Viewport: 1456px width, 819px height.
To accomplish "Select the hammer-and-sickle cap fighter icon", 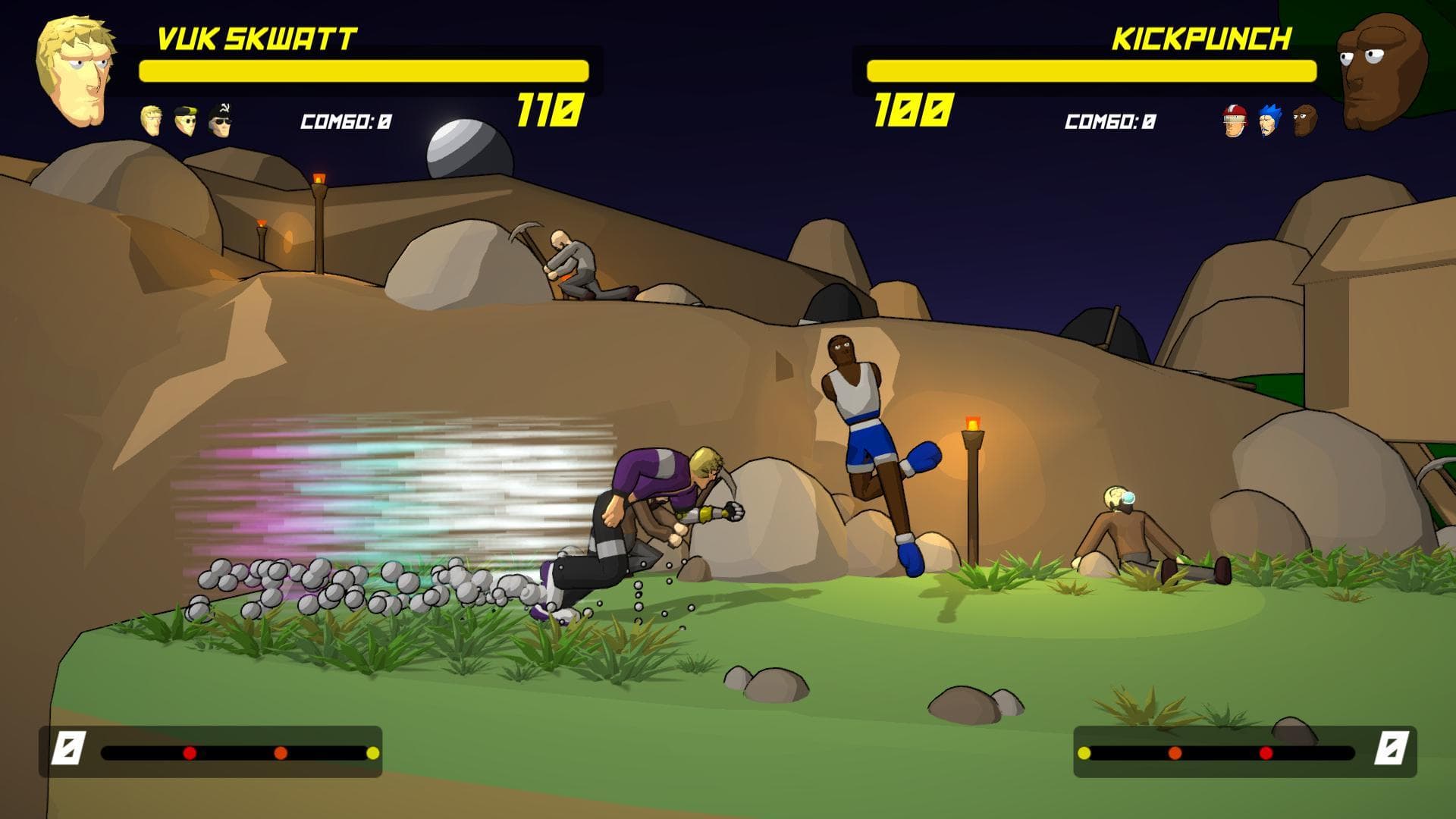I will coord(221,120).
